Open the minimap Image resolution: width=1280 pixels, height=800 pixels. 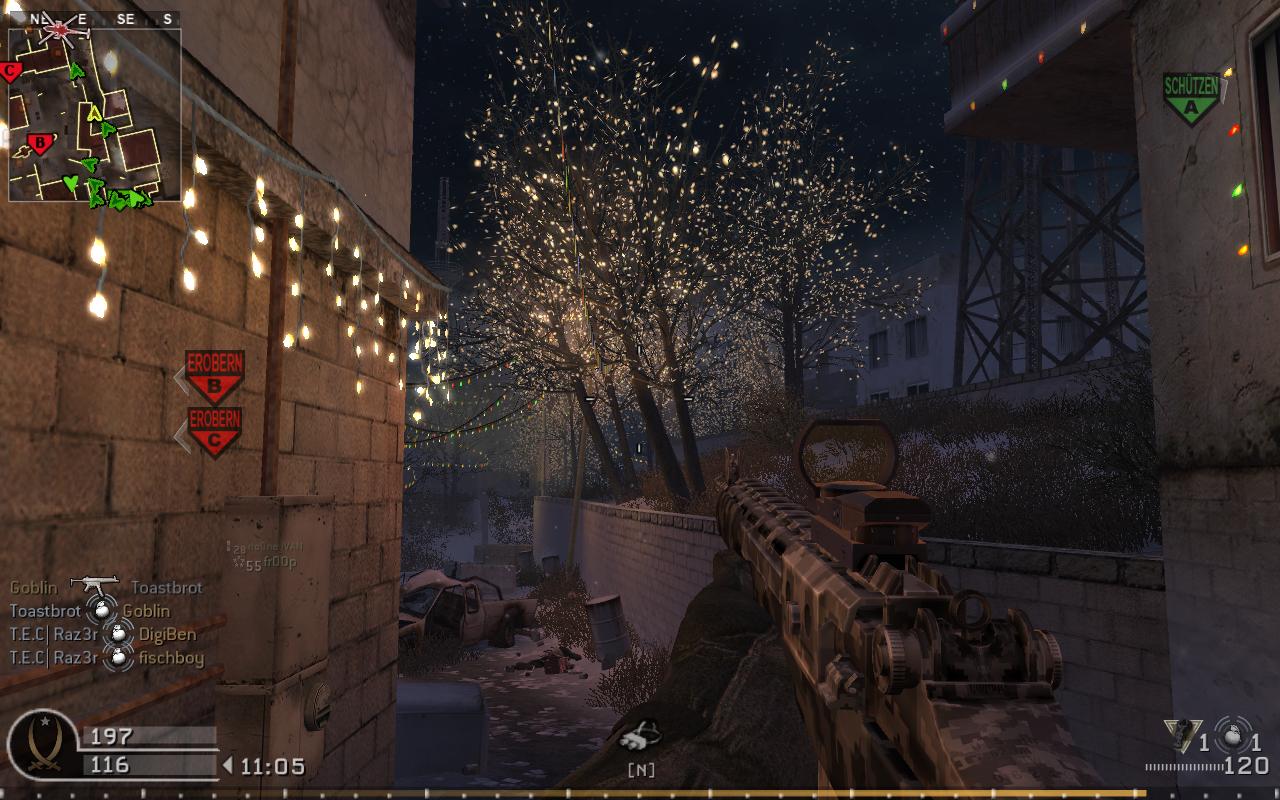tap(95, 115)
